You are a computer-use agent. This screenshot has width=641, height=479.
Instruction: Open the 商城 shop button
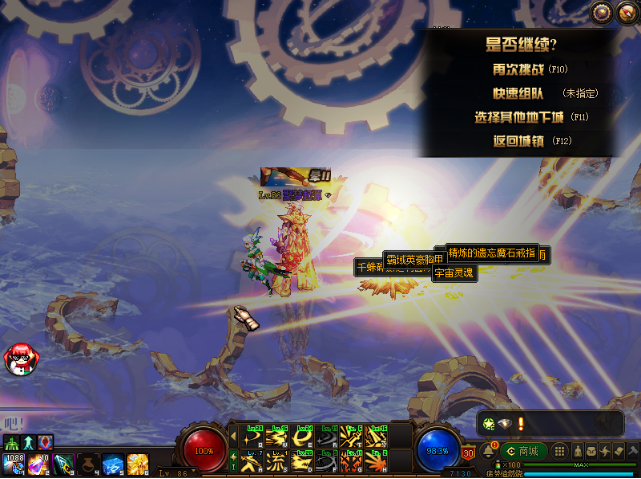(x=525, y=451)
